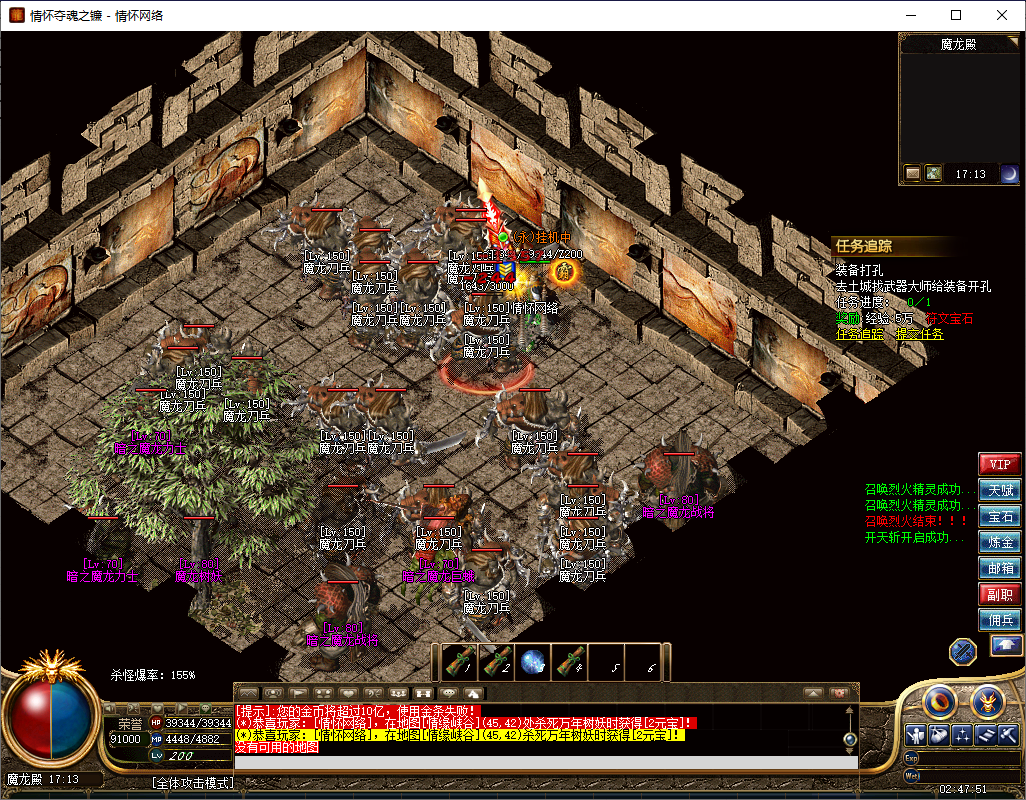The height and width of the screenshot is (800, 1026).
Task: Use the scroll in hotbar slot 1
Action: point(460,662)
